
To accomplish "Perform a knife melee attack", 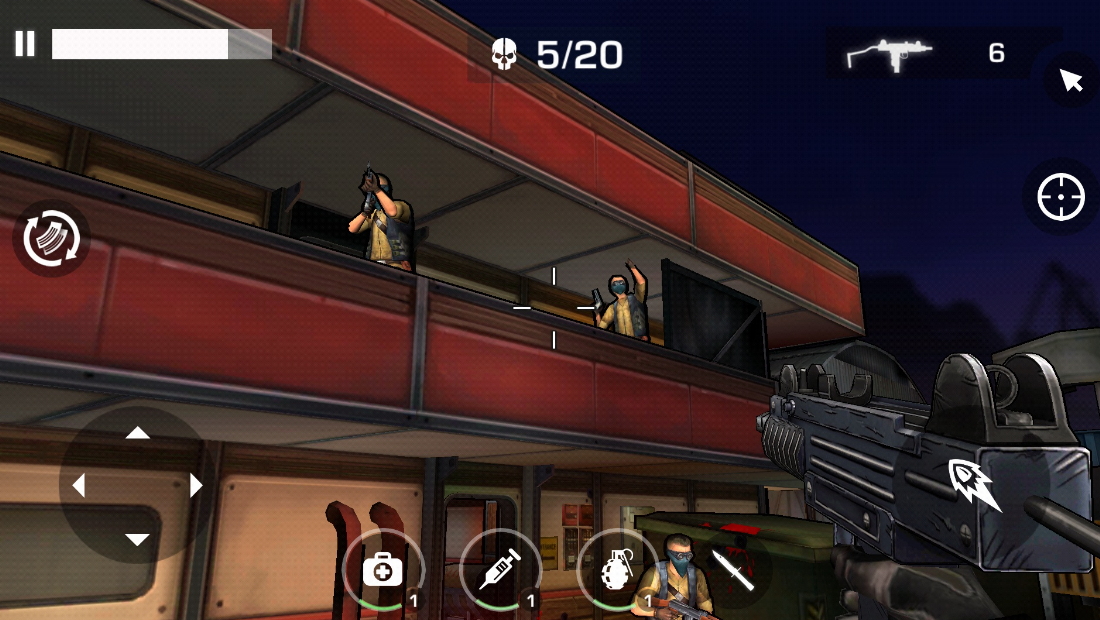I will pos(733,570).
